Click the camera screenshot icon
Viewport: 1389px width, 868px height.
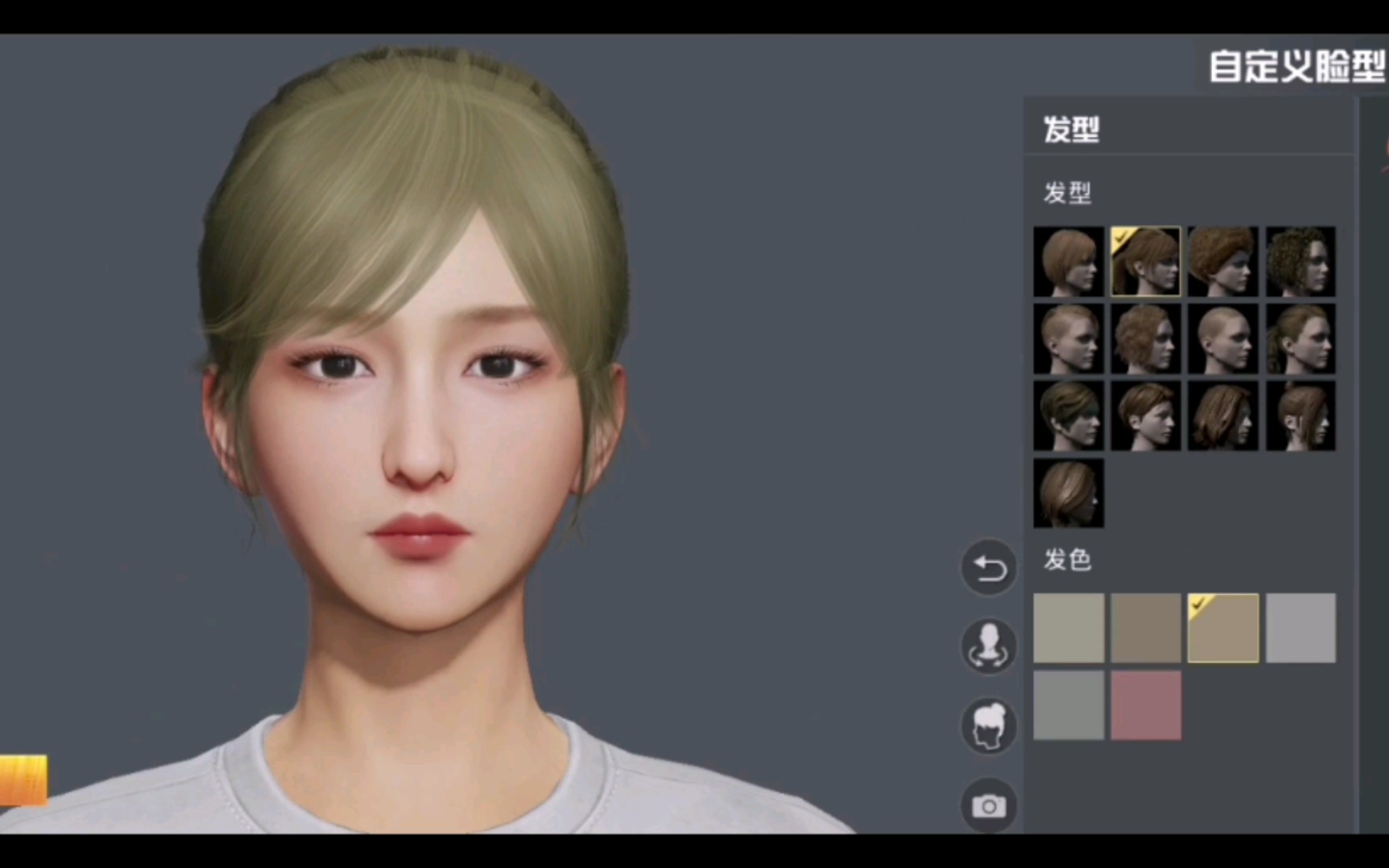pyautogui.click(x=990, y=805)
